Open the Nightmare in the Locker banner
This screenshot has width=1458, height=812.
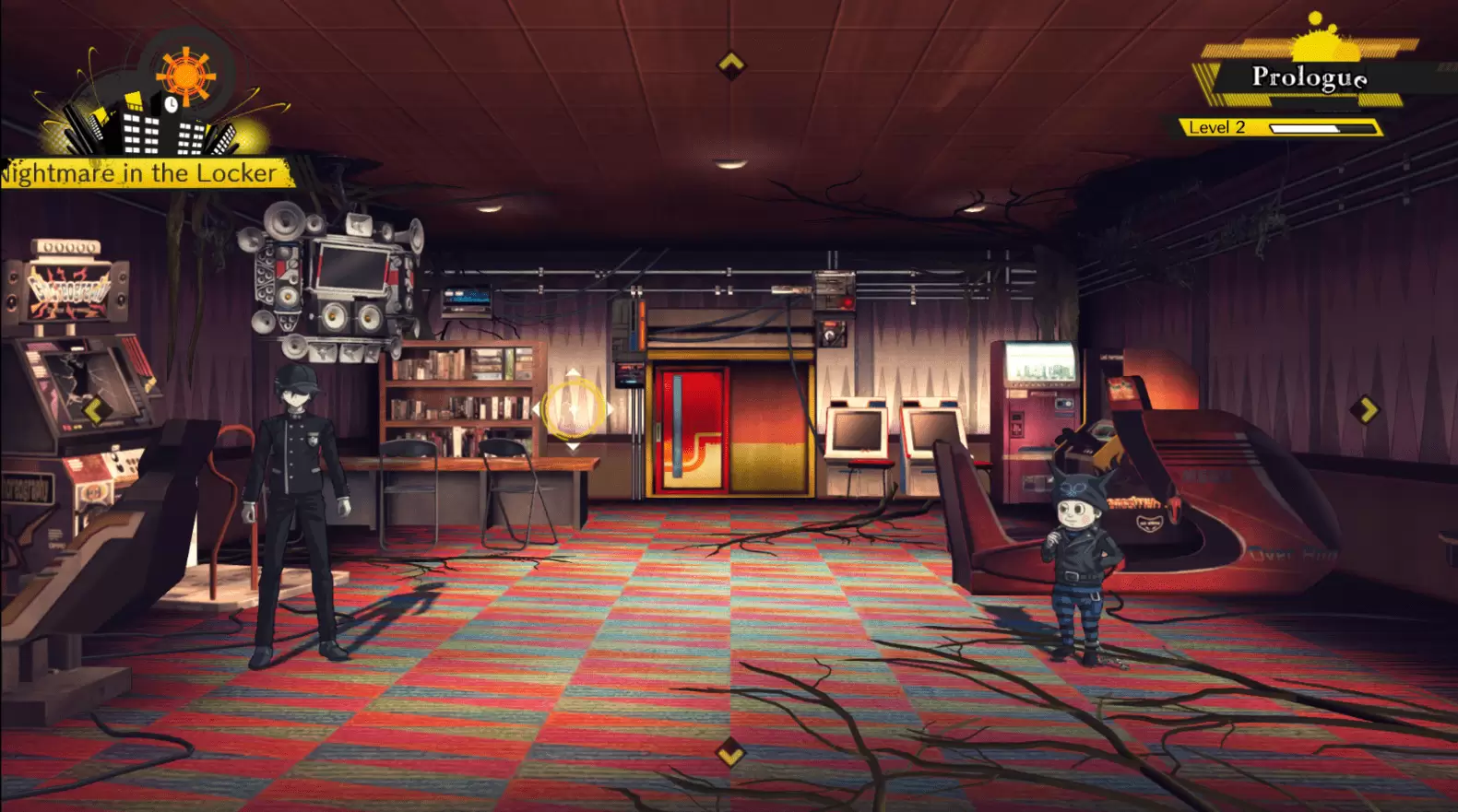click(x=138, y=172)
